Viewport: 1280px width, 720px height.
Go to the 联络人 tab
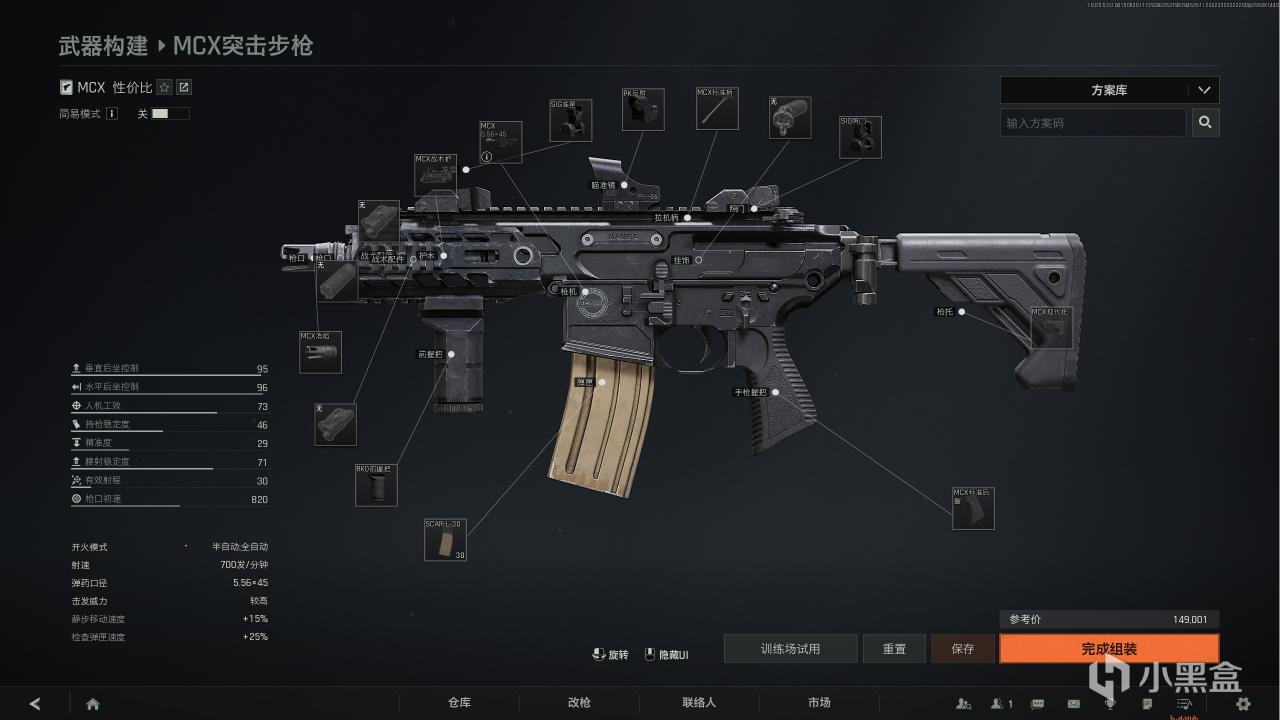tap(699, 703)
